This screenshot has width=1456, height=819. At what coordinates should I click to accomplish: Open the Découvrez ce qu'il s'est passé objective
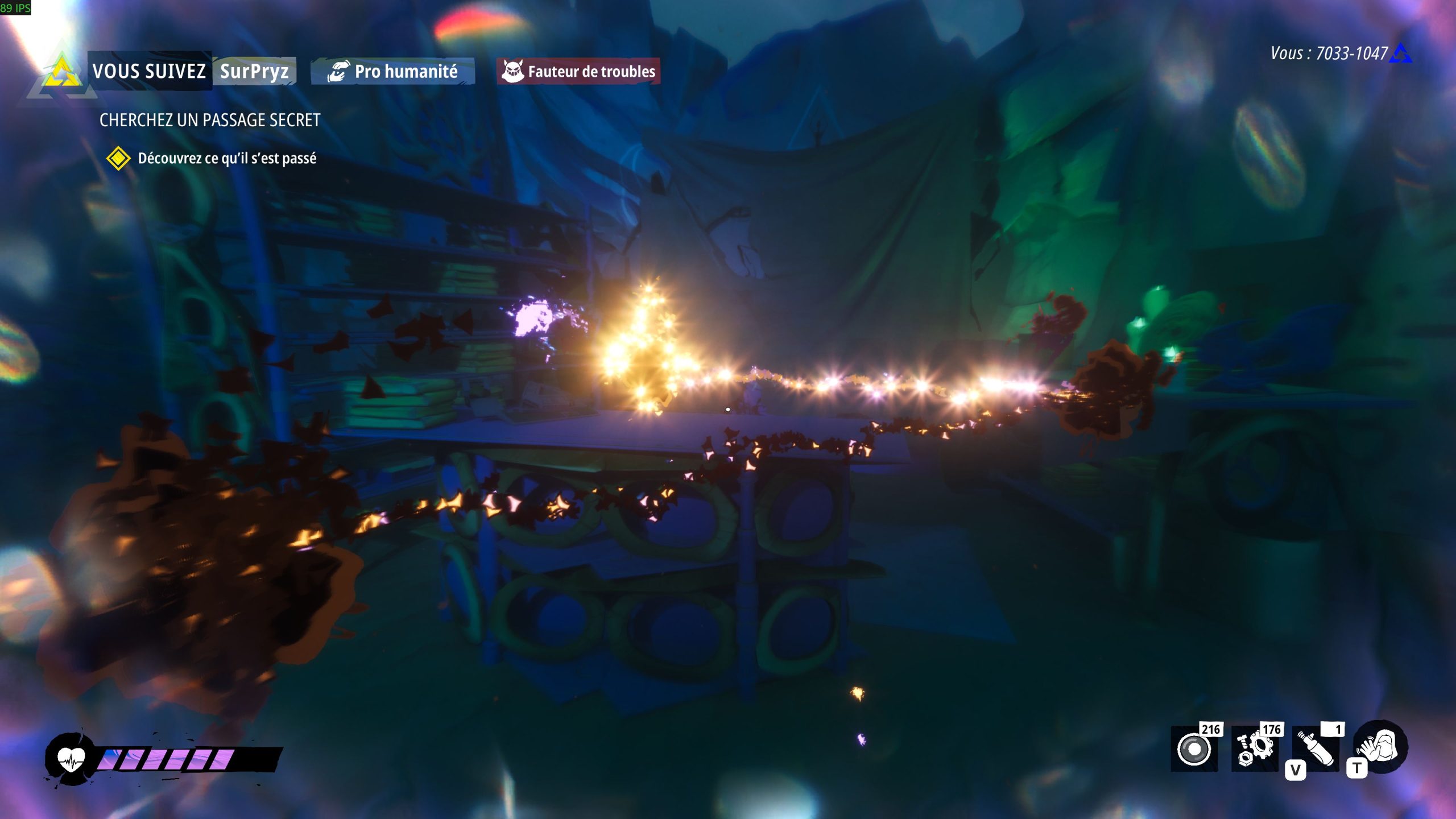pos(227,158)
